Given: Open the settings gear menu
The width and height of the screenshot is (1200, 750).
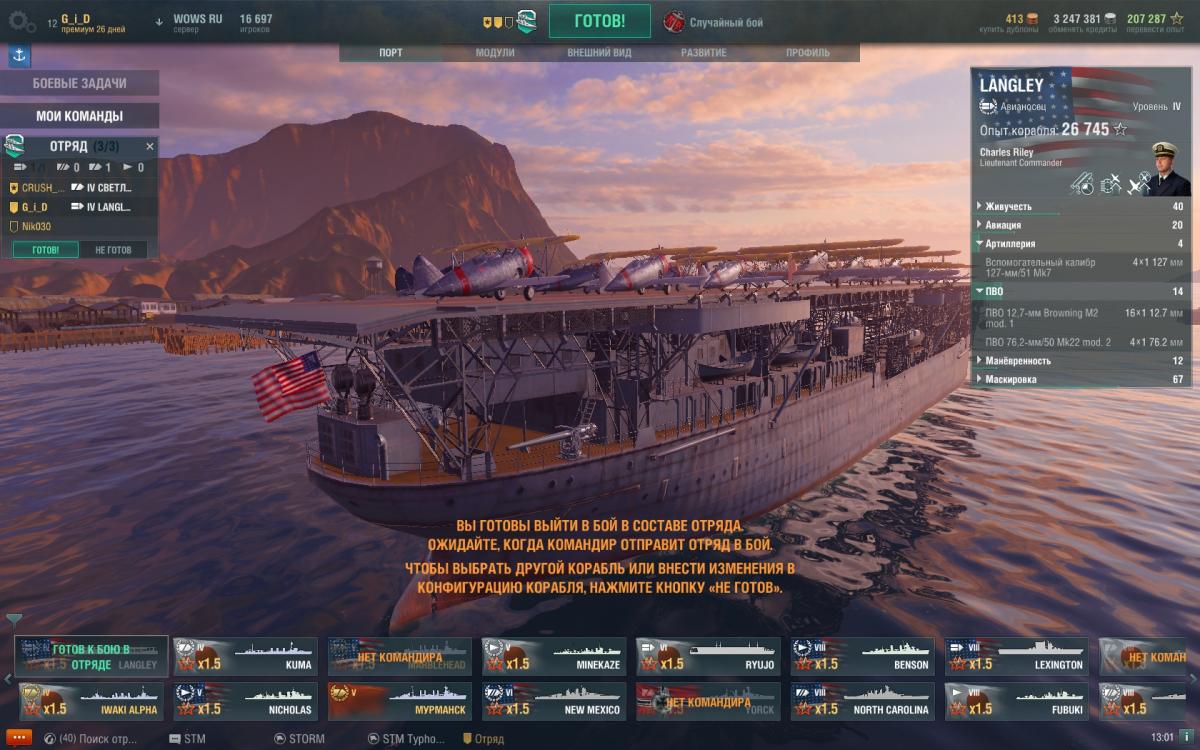Looking at the screenshot, I should point(22,21).
